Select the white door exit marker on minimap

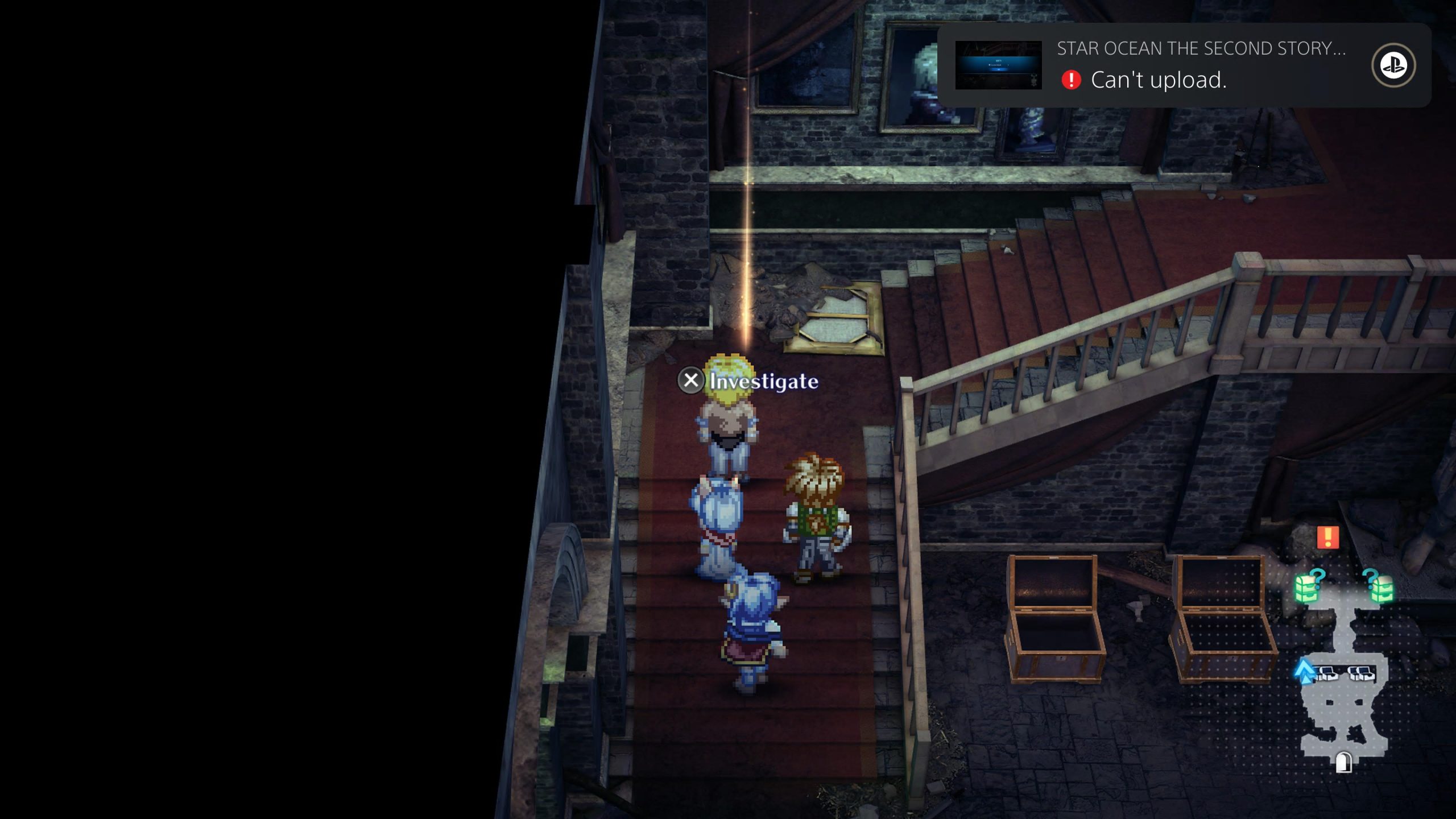[x=1344, y=762]
